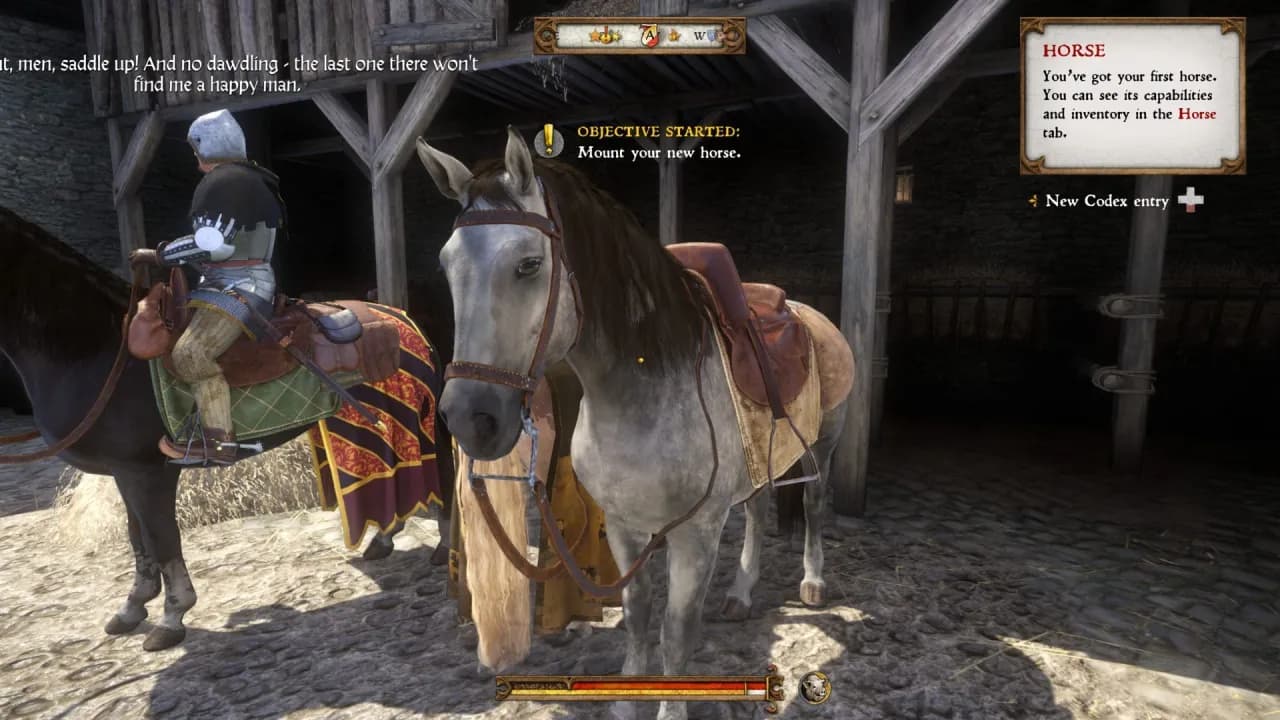Click the W cardinal direction on the compass
The width and height of the screenshot is (1280, 720).
pos(698,35)
